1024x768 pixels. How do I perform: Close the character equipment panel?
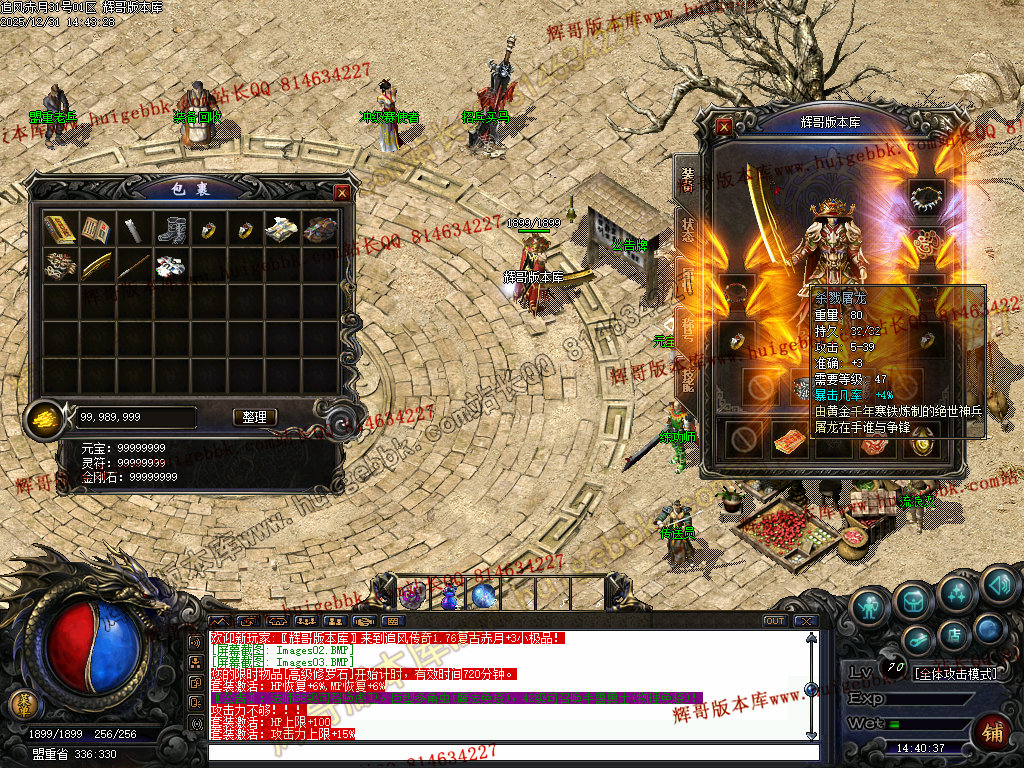click(724, 127)
